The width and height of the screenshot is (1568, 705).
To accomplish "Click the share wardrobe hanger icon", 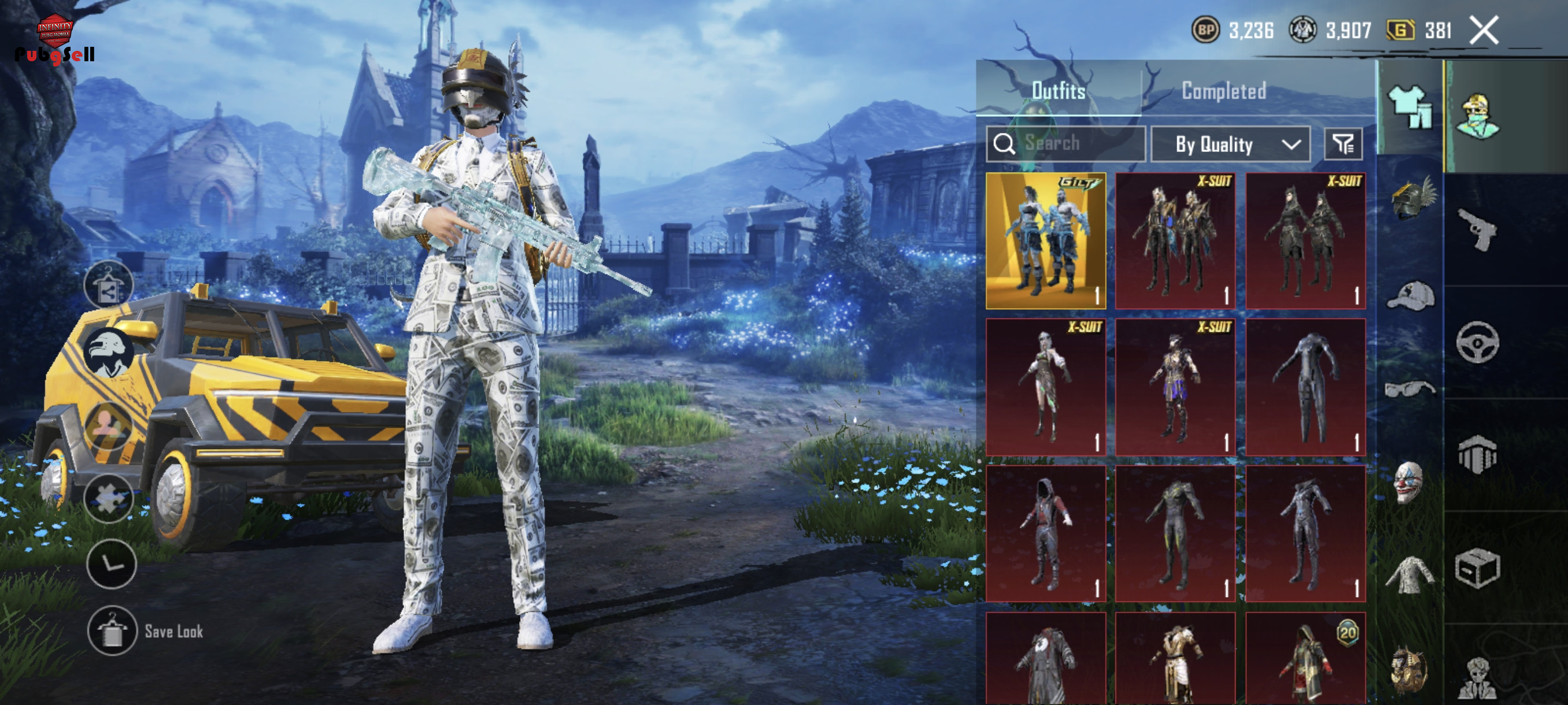I will pyautogui.click(x=109, y=286).
